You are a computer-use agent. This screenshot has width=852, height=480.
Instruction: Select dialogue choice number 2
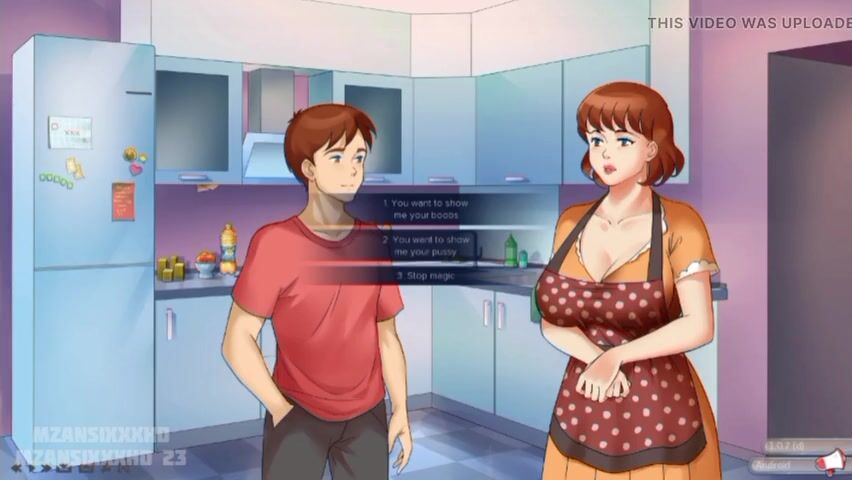point(426,246)
